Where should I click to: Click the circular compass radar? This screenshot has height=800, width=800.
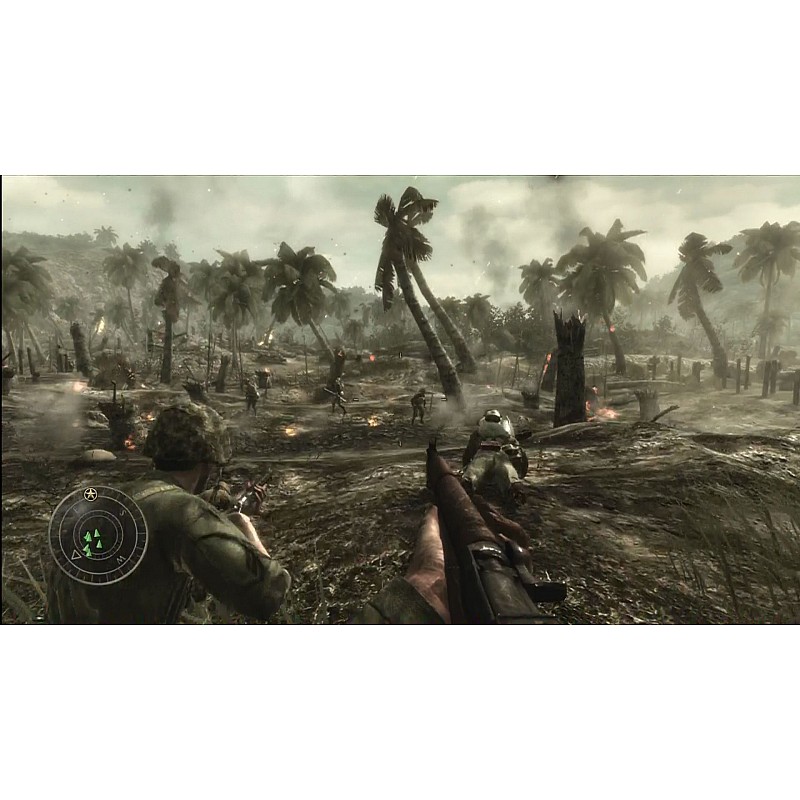97,536
